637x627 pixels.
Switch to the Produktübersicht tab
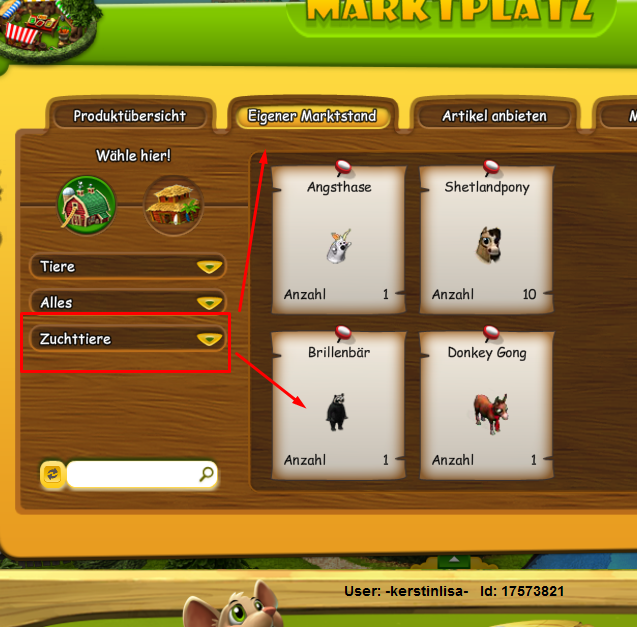click(129, 116)
